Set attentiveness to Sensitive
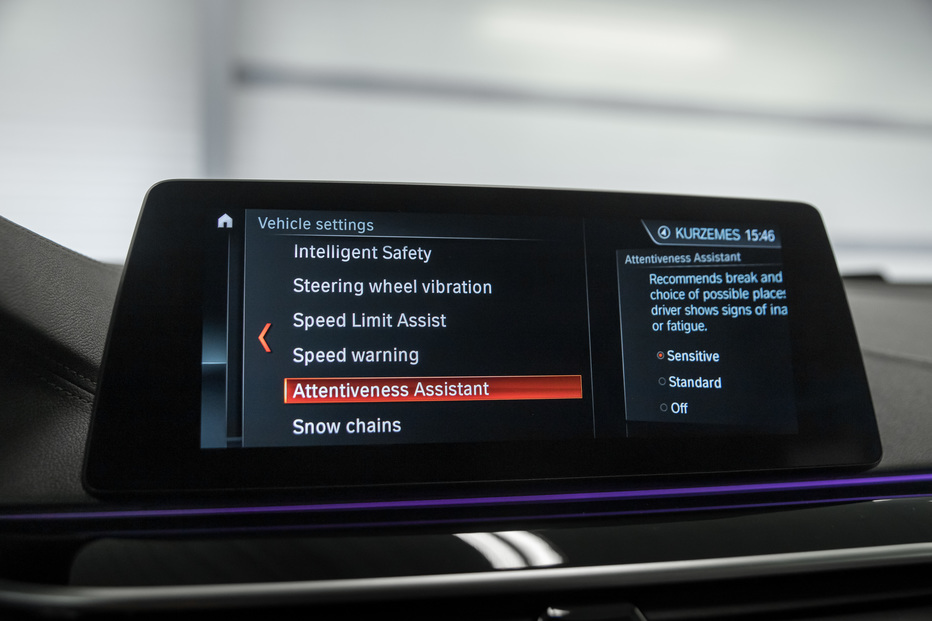Image resolution: width=932 pixels, height=621 pixels. [688, 356]
